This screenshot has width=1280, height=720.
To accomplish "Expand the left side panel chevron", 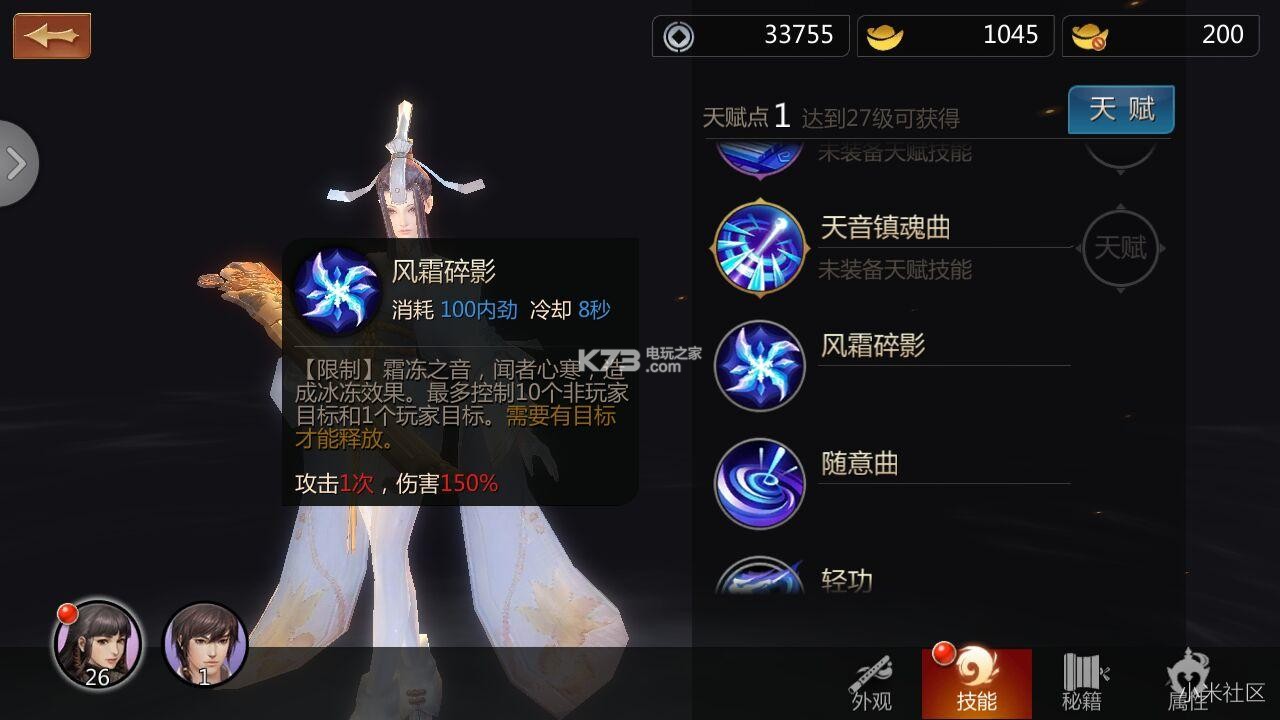I will click(x=15, y=164).
